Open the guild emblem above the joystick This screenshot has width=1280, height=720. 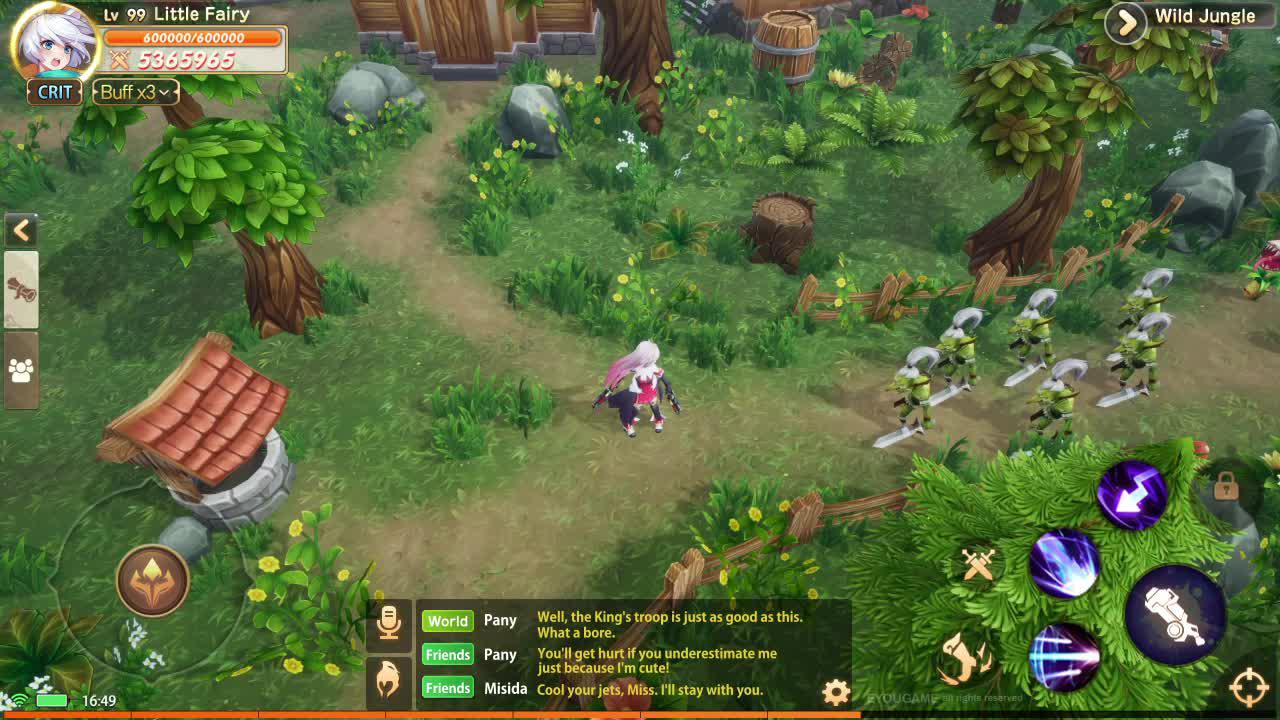click(x=152, y=580)
